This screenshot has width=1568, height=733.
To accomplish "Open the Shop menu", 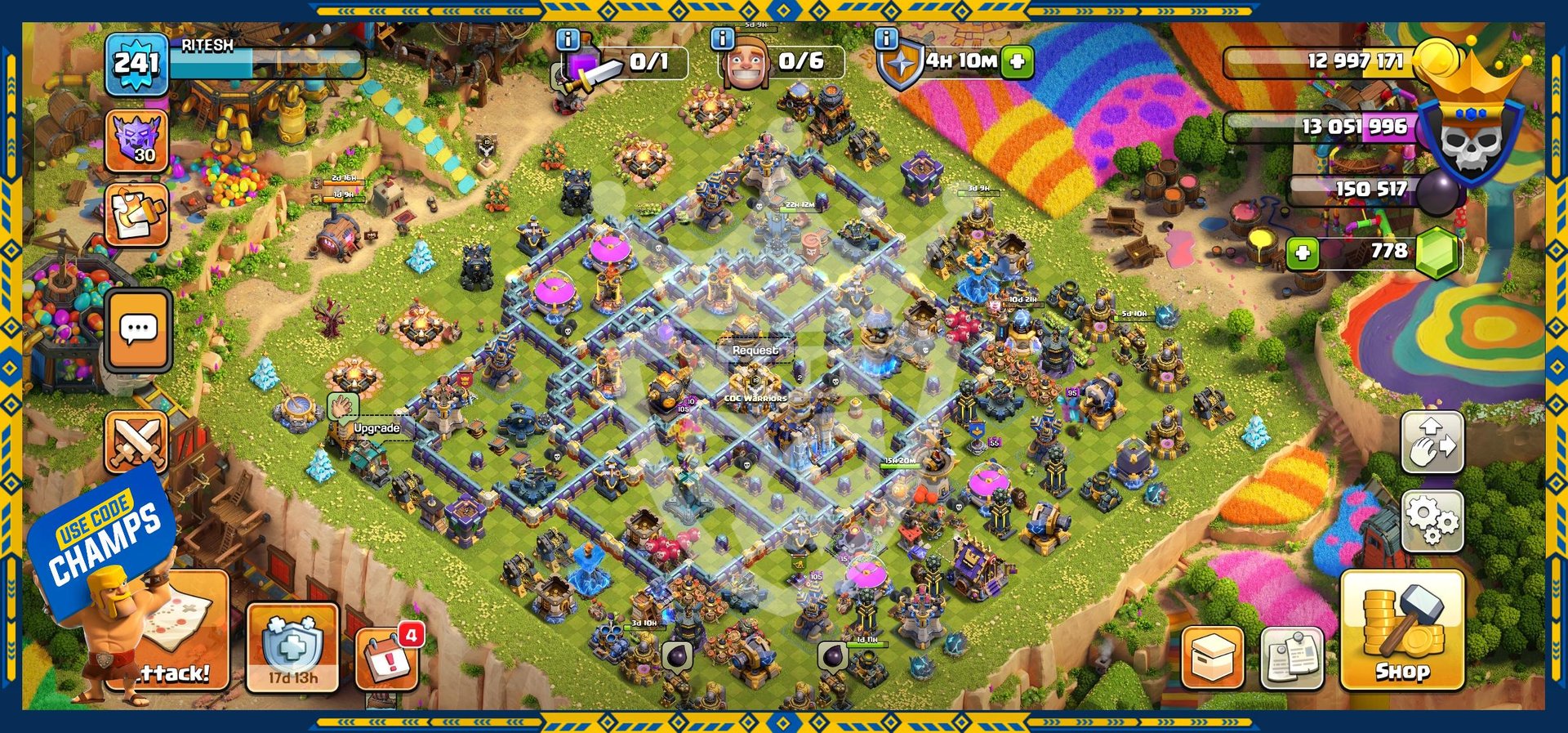I will tap(1401, 631).
